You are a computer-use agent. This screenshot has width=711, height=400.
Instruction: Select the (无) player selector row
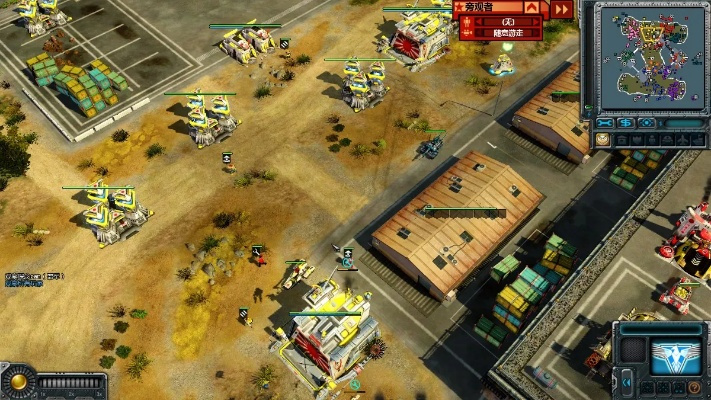coord(508,21)
